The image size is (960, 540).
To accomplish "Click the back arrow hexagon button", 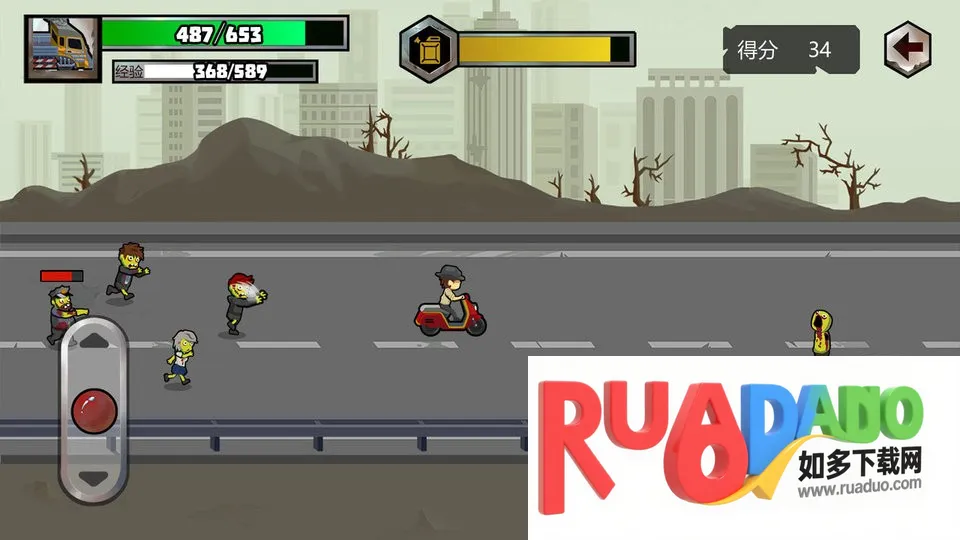I will pos(908,47).
